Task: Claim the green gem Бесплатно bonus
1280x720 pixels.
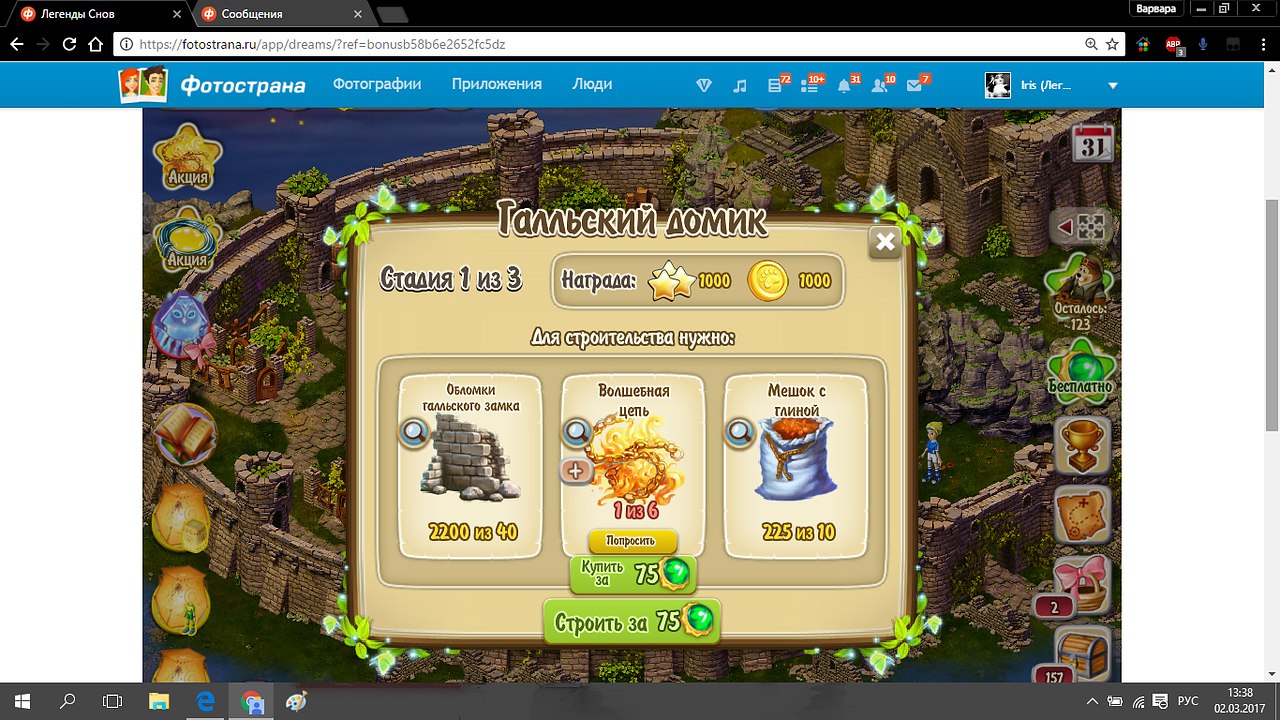Action: pyautogui.click(x=1080, y=366)
